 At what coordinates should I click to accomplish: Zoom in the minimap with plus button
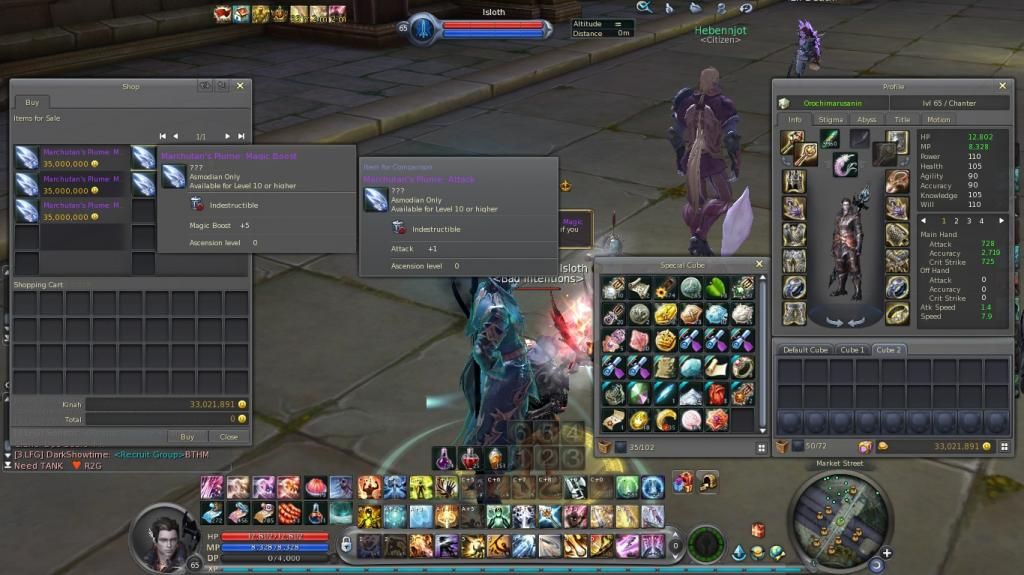[x=886, y=552]
